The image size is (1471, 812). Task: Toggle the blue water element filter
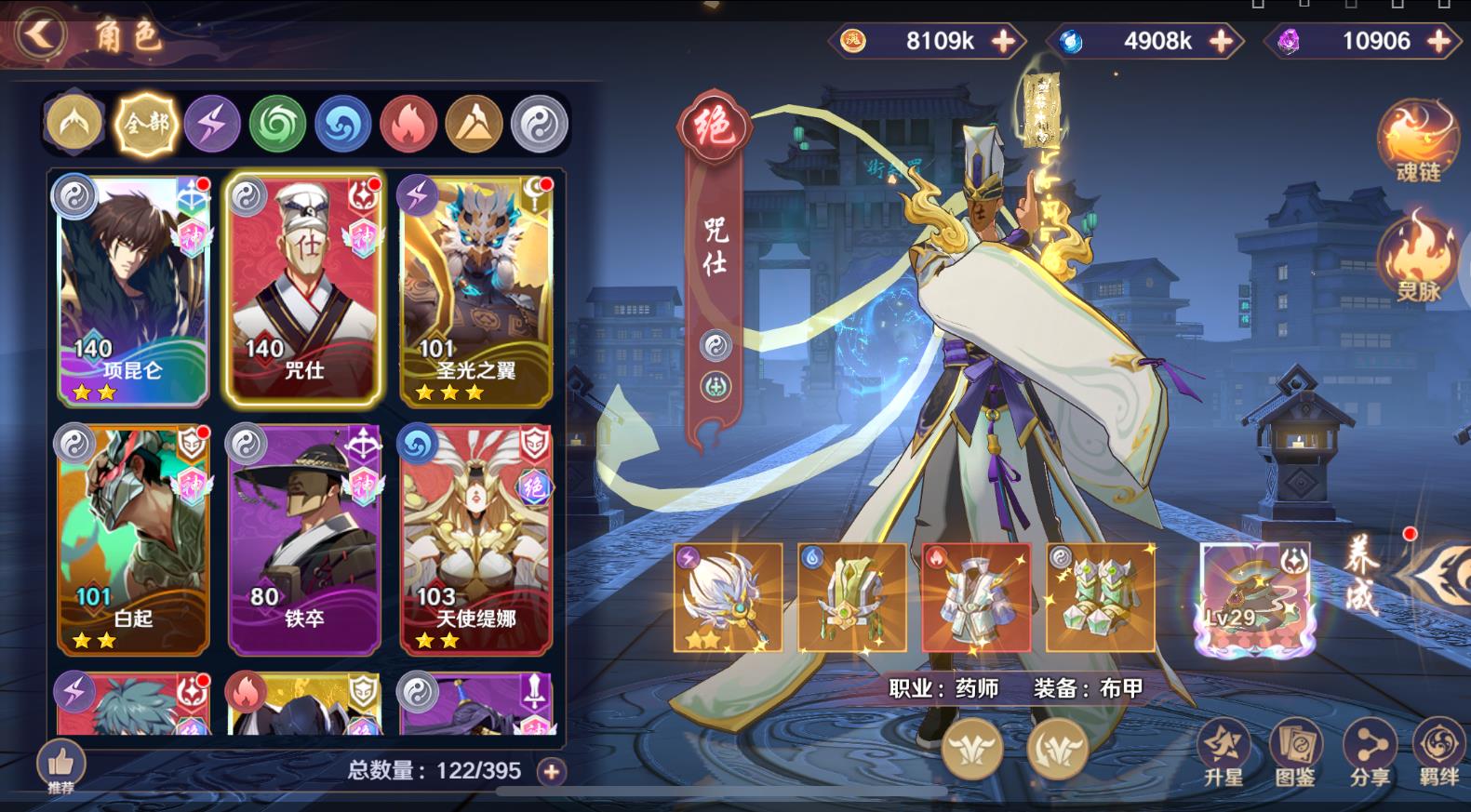(x=341, y=121)
